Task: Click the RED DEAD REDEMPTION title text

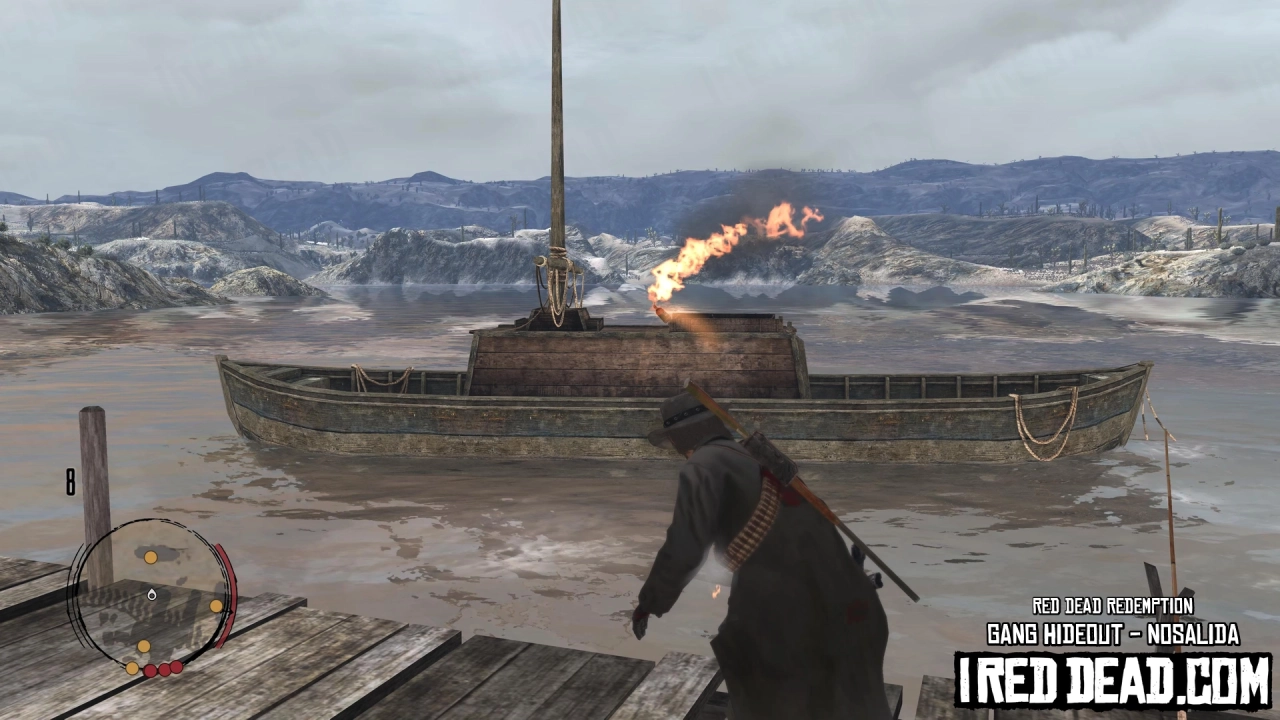Action: (x=1112, y=605)
